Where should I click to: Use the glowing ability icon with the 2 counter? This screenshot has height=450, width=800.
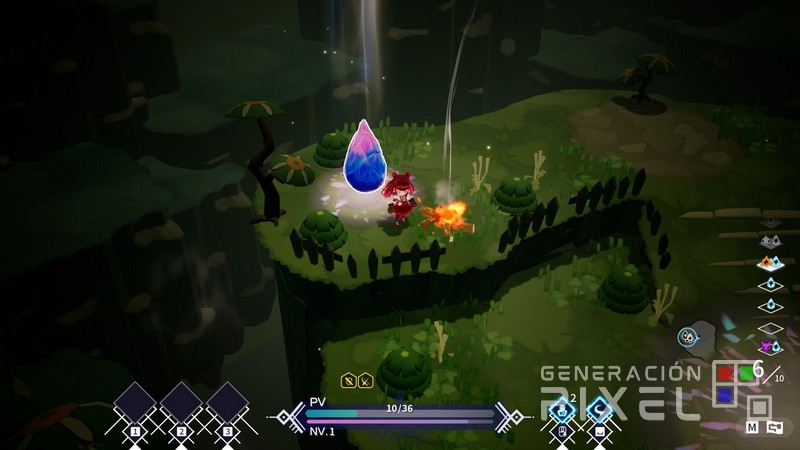561,408
